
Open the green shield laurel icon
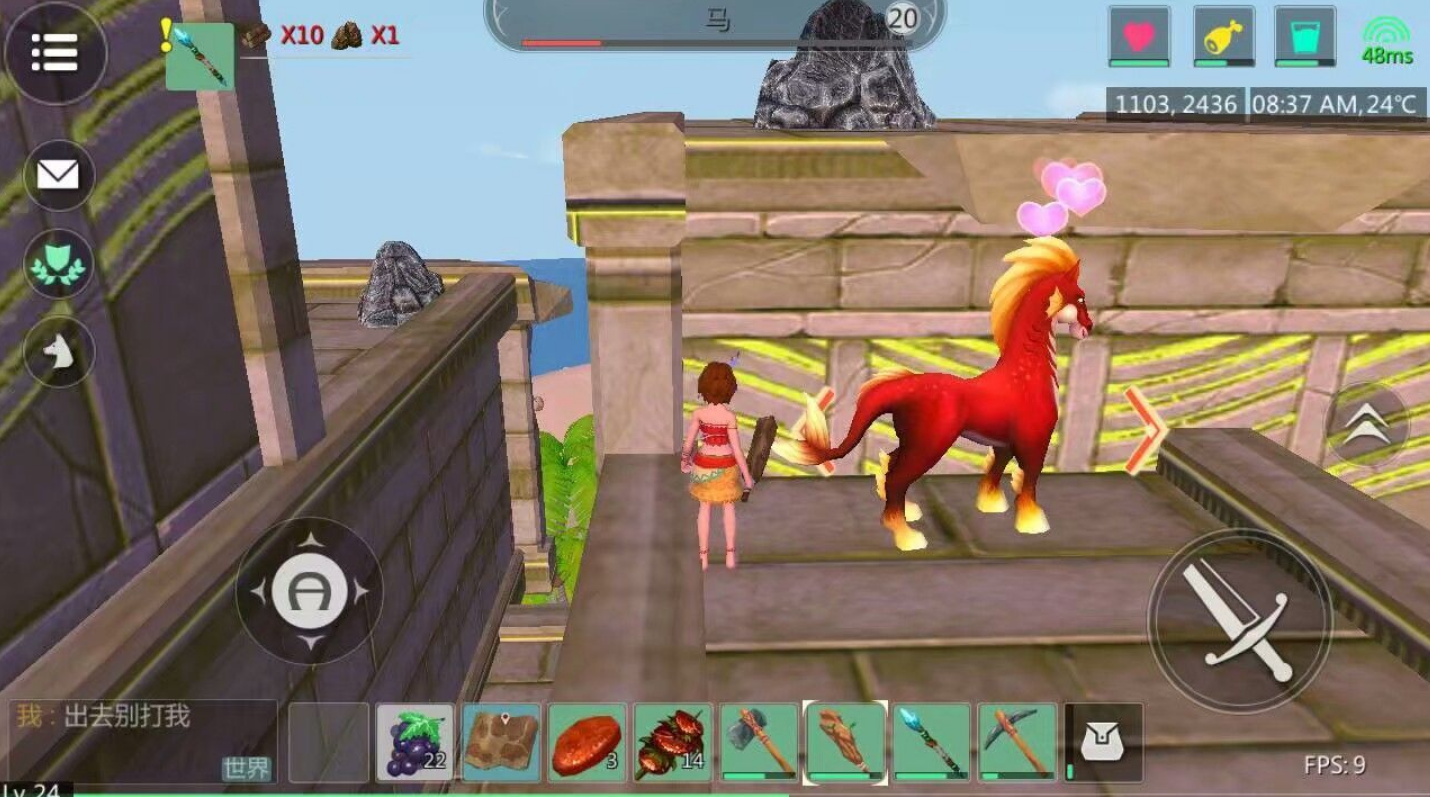(58, 263)
